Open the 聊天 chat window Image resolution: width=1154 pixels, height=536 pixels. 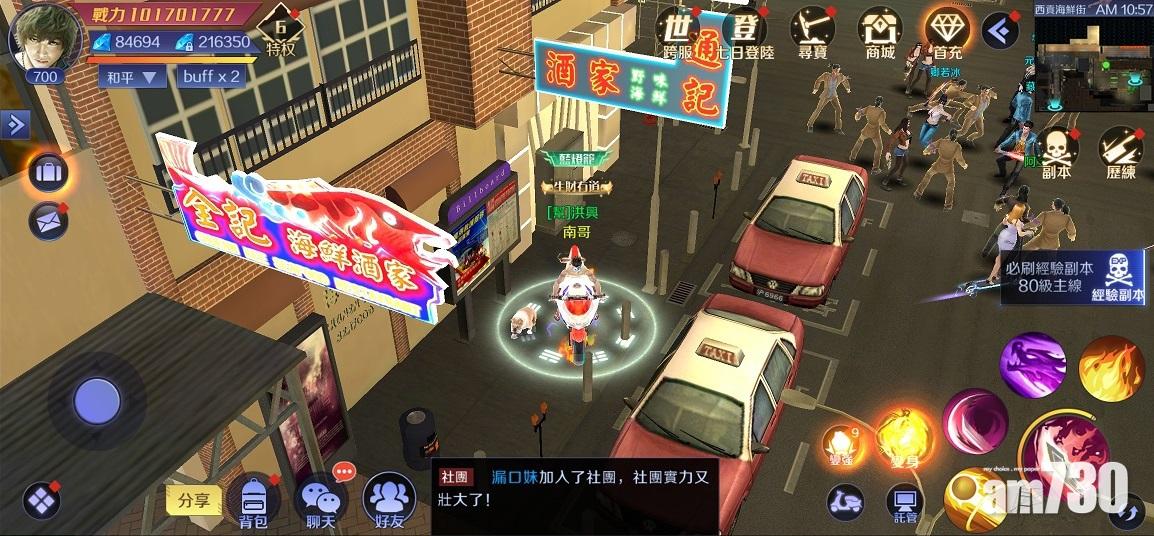pyautogui.click(x=321, y=500)
